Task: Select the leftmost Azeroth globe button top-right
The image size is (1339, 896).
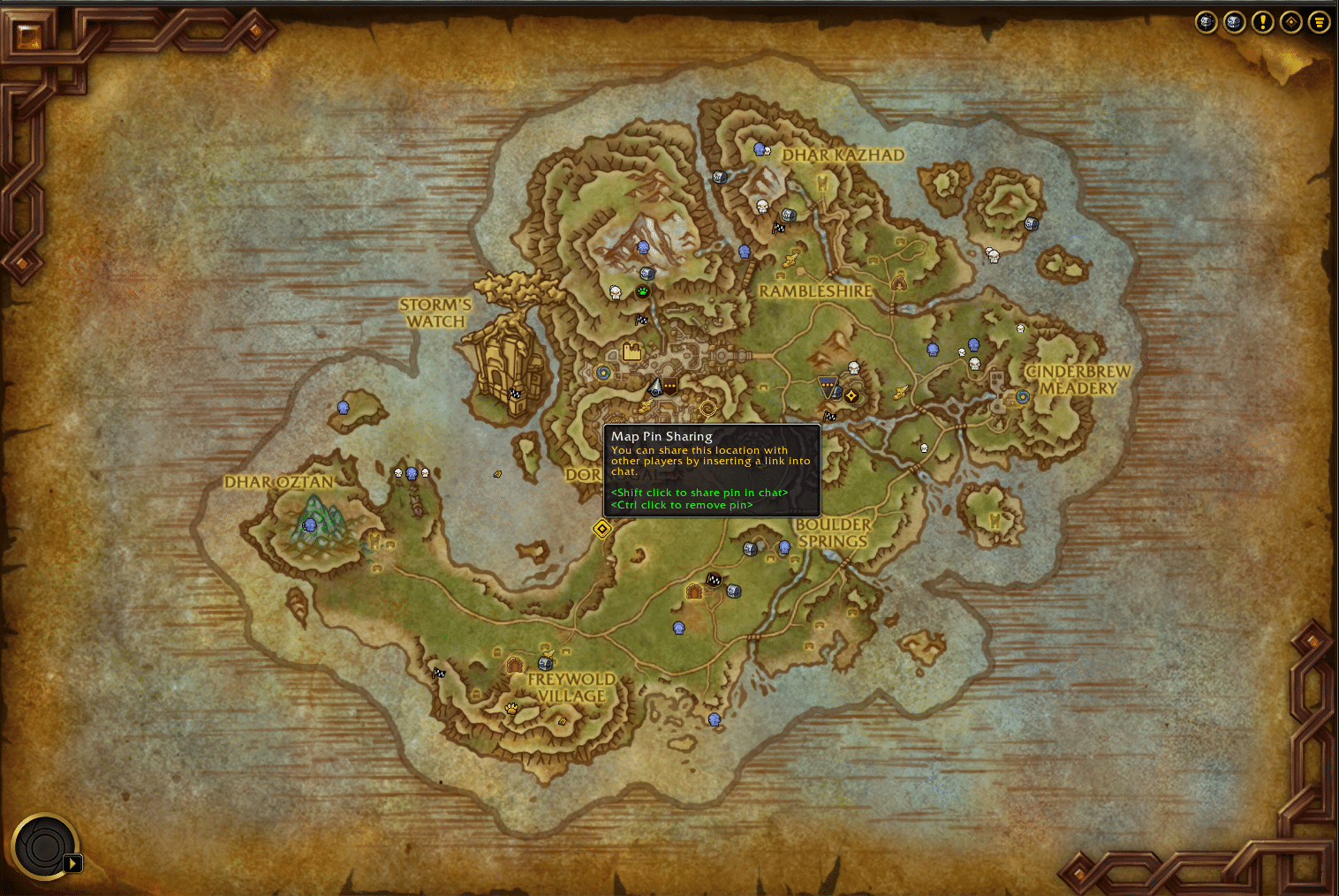Action: [x=1206, y=22]
